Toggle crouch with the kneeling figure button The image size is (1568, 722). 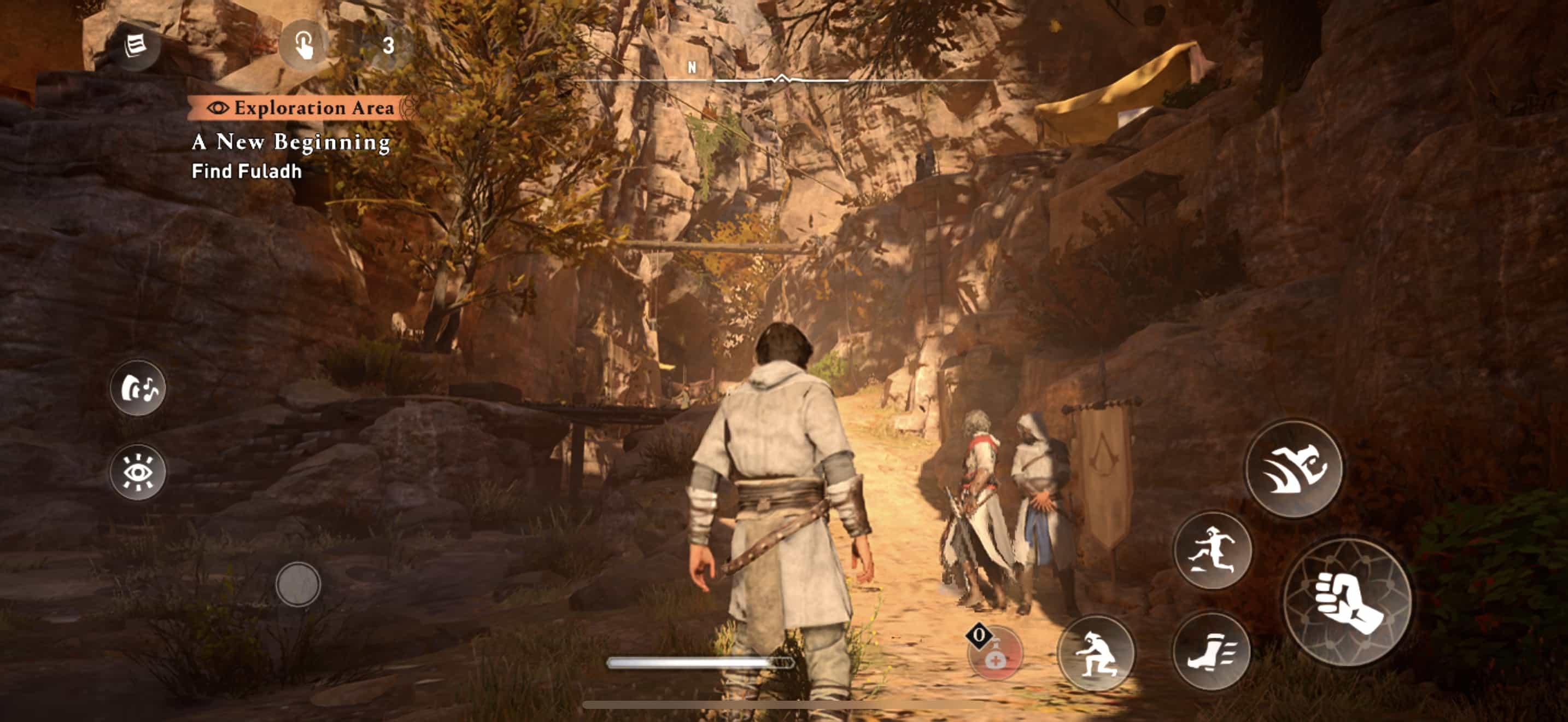1096,653
